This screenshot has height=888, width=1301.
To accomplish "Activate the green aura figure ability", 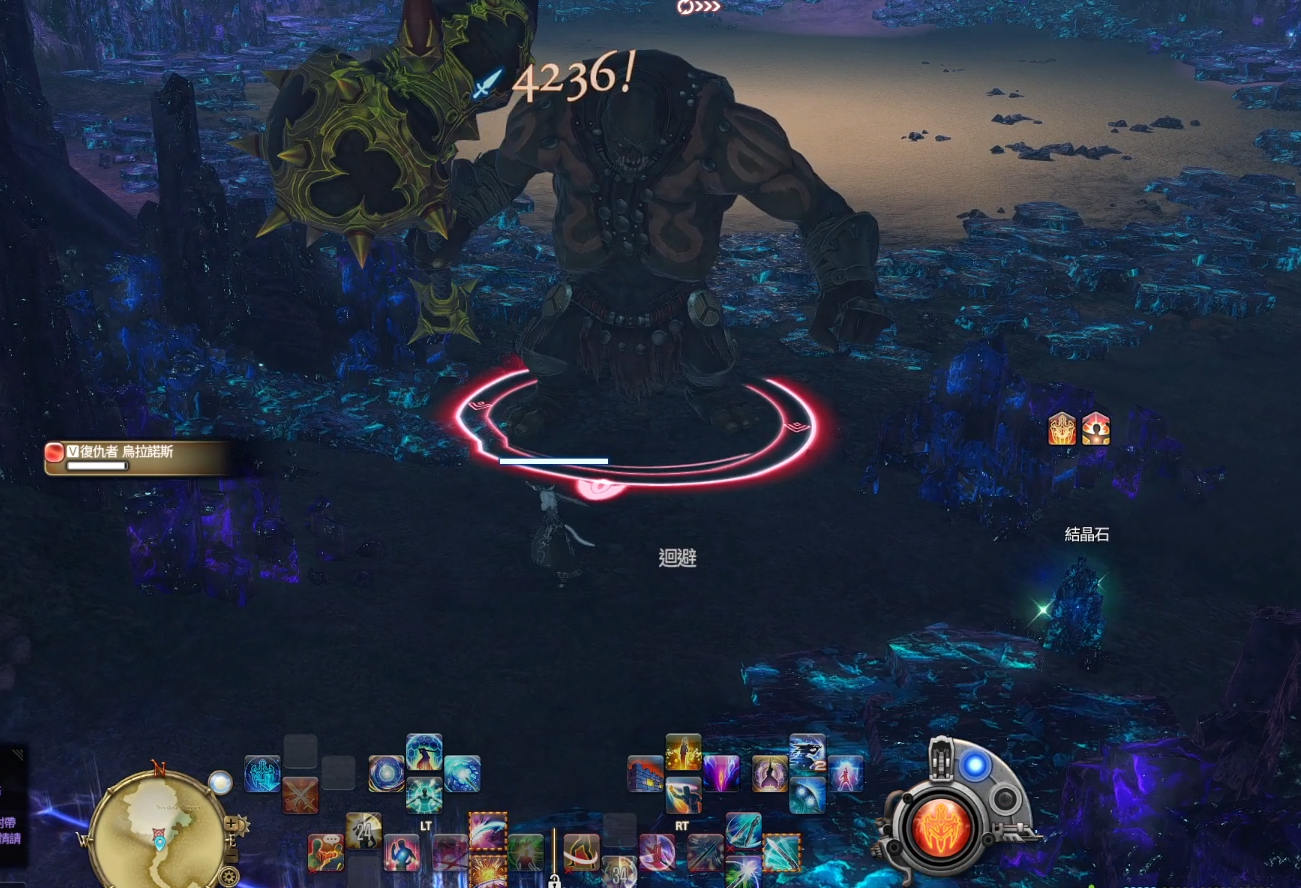I will coord(525,852).
